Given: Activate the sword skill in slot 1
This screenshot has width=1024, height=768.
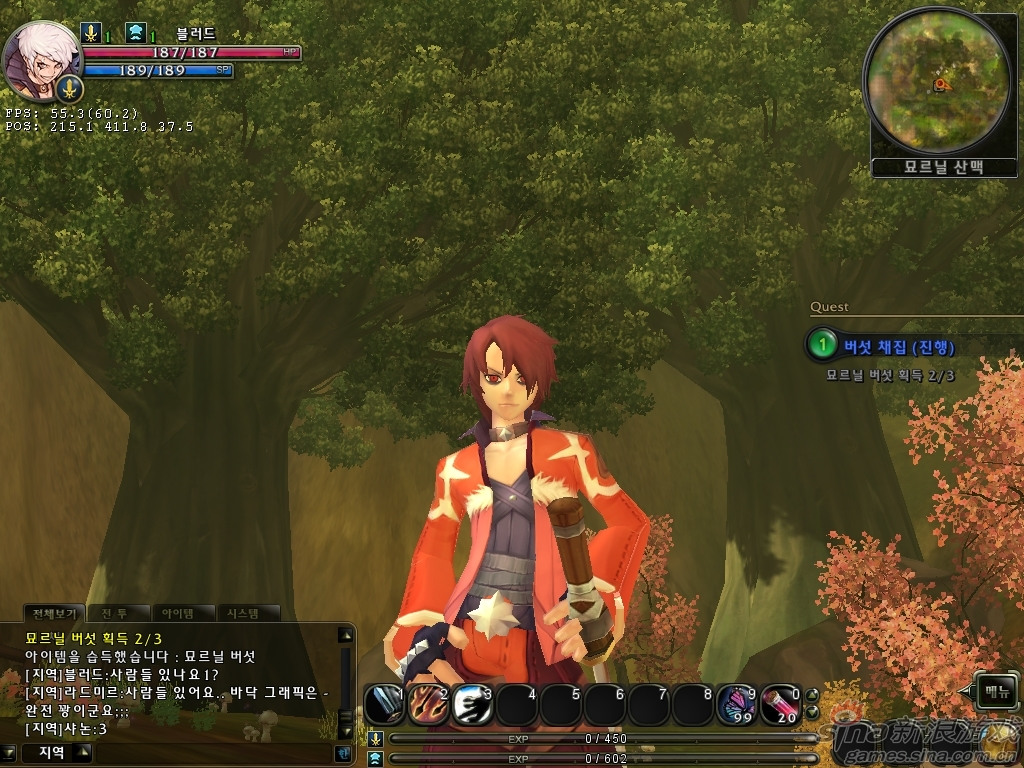Looking at the screenshot, I should 384,705.
